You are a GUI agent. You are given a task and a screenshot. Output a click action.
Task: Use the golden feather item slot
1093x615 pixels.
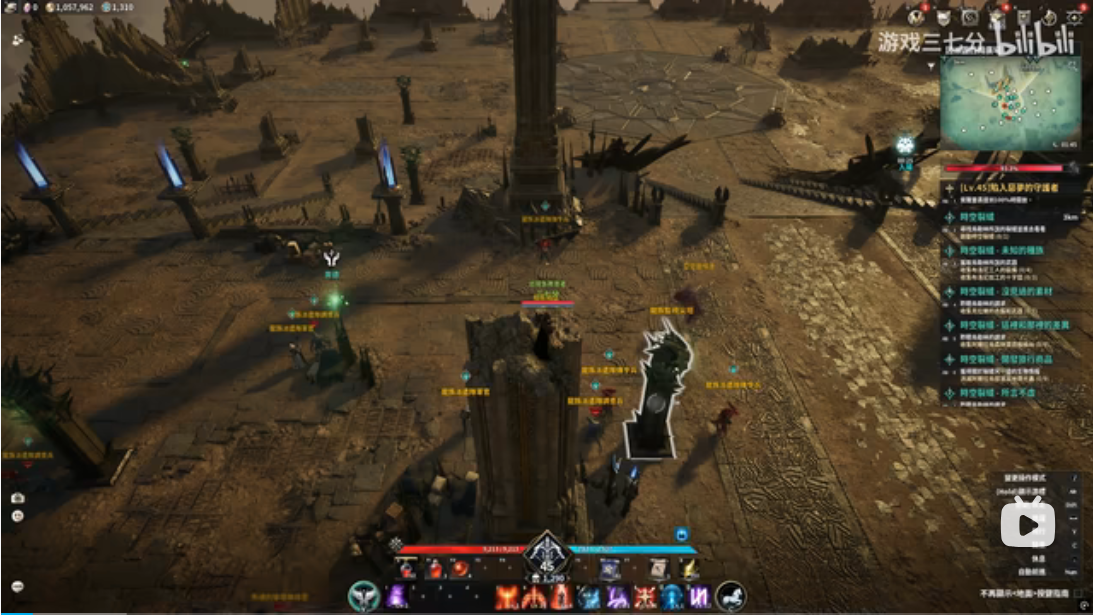[688, 569]
